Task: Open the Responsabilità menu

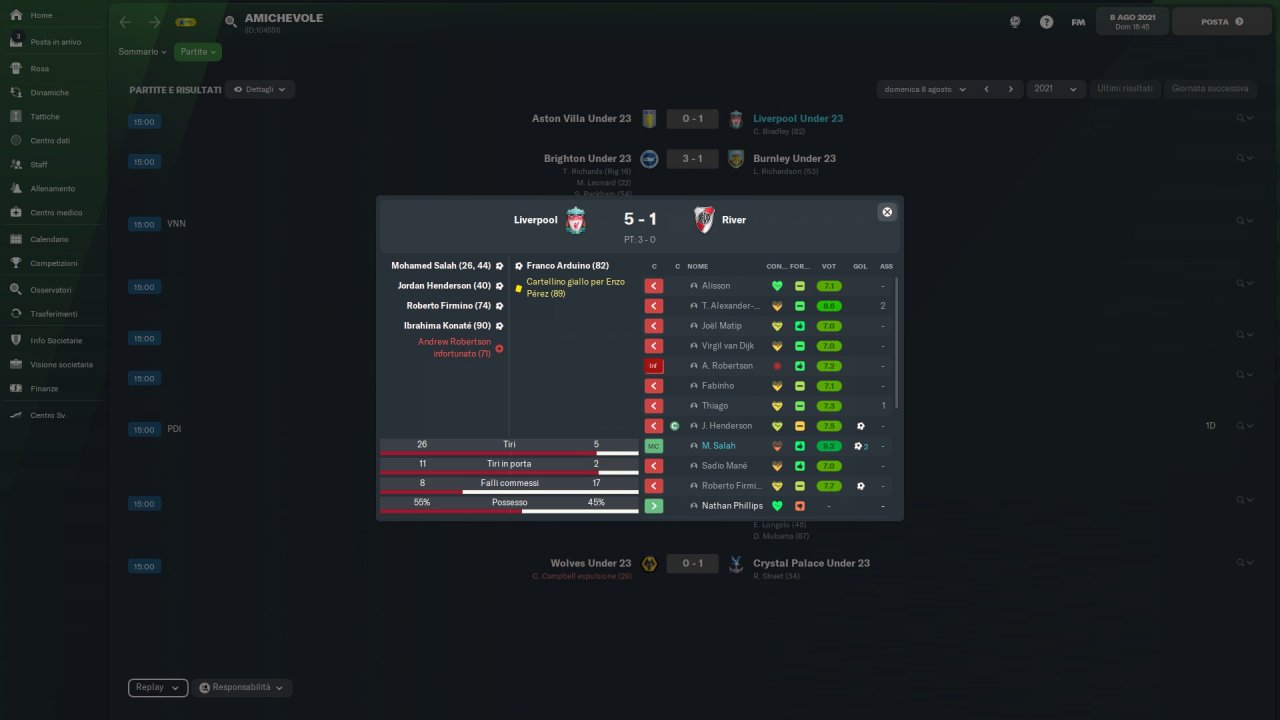Action: [242, 688]
